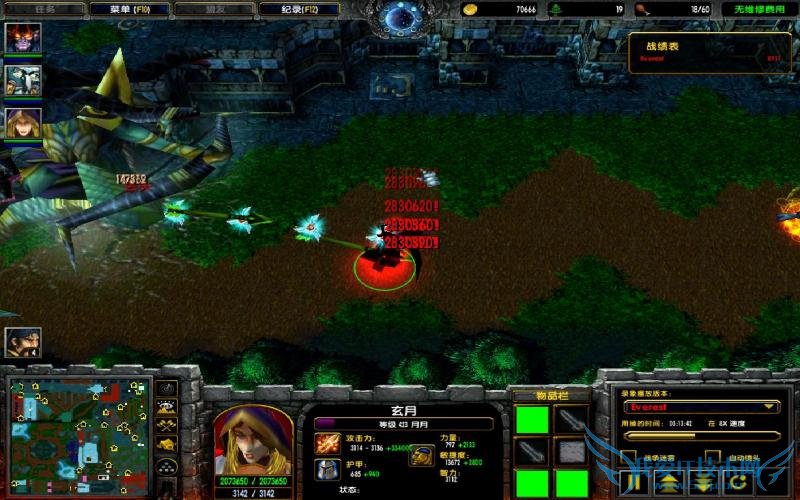Toggle minimap terrain display button
Screen dimensions: 800x500
click(168, 407)
